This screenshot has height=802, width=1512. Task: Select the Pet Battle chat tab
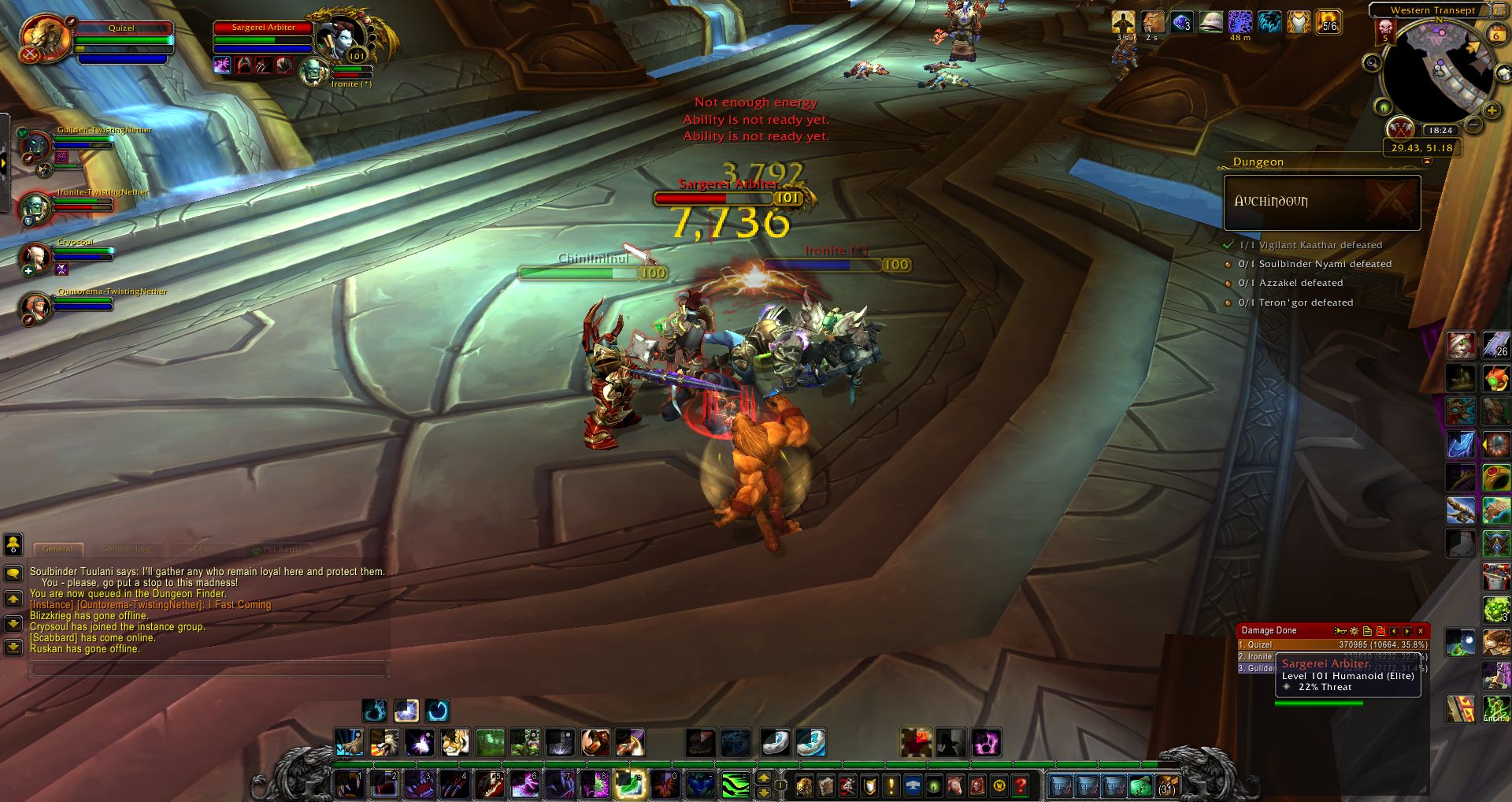(x=281, y=549)
